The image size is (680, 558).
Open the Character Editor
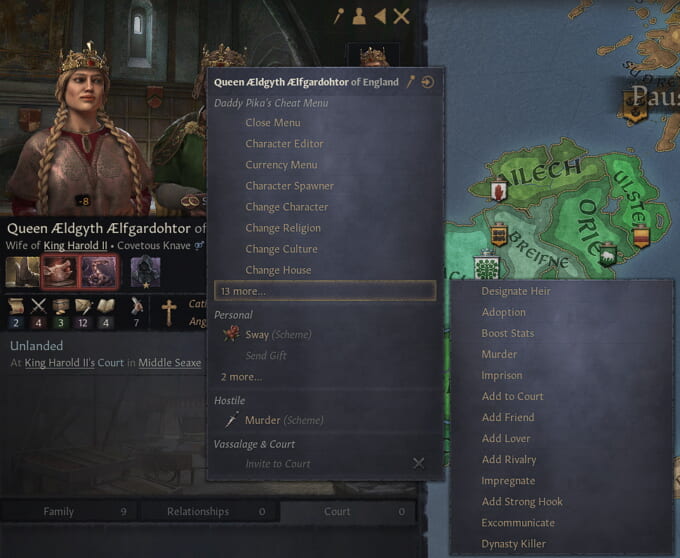(284, 144)
